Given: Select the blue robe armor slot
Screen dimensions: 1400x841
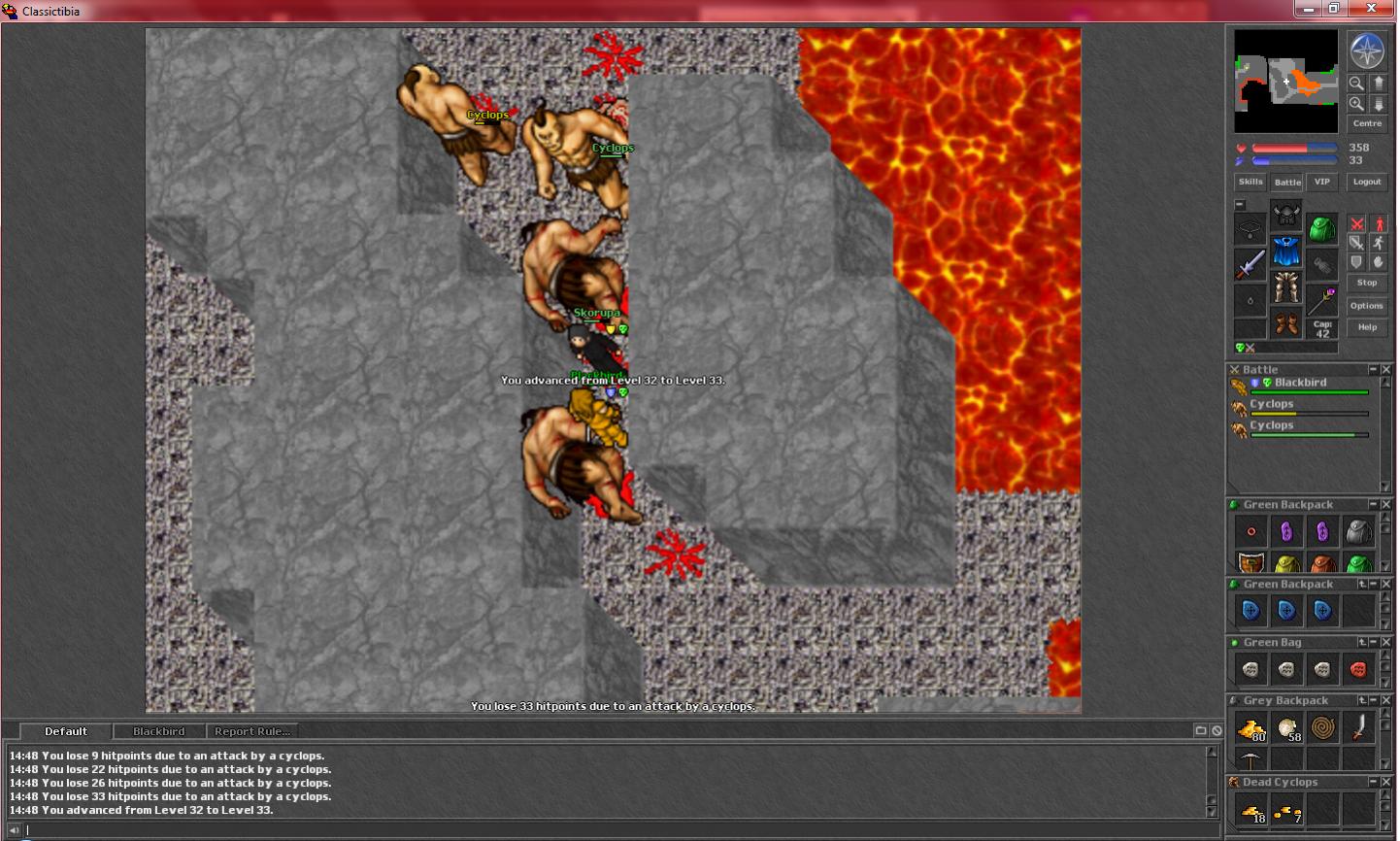Looking at the screenshot, I should point(1286,252).
